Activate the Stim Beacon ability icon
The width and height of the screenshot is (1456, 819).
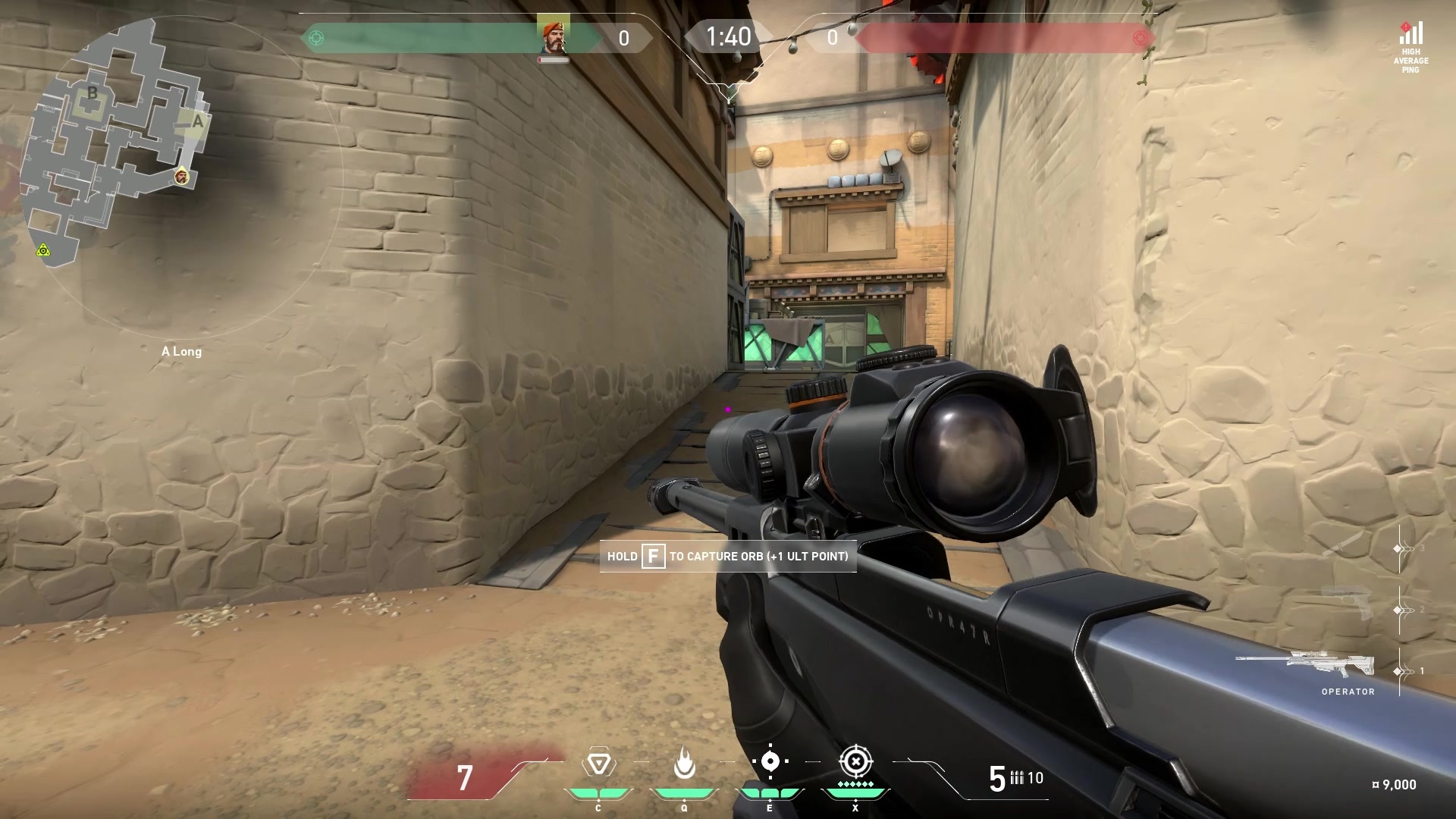[598, 763]
